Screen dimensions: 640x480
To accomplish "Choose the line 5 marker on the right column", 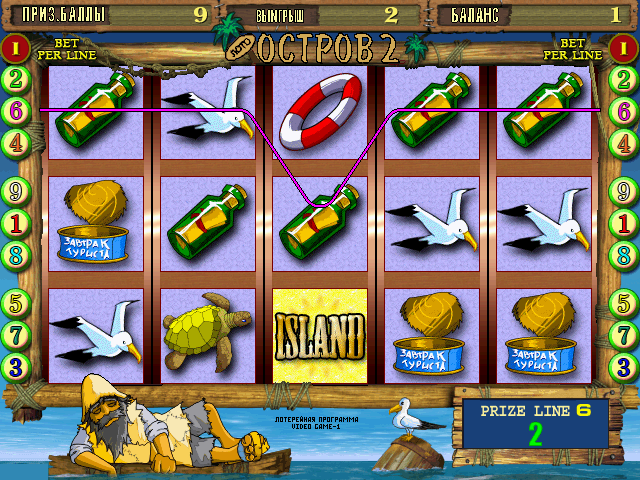I will coord(624,301).
